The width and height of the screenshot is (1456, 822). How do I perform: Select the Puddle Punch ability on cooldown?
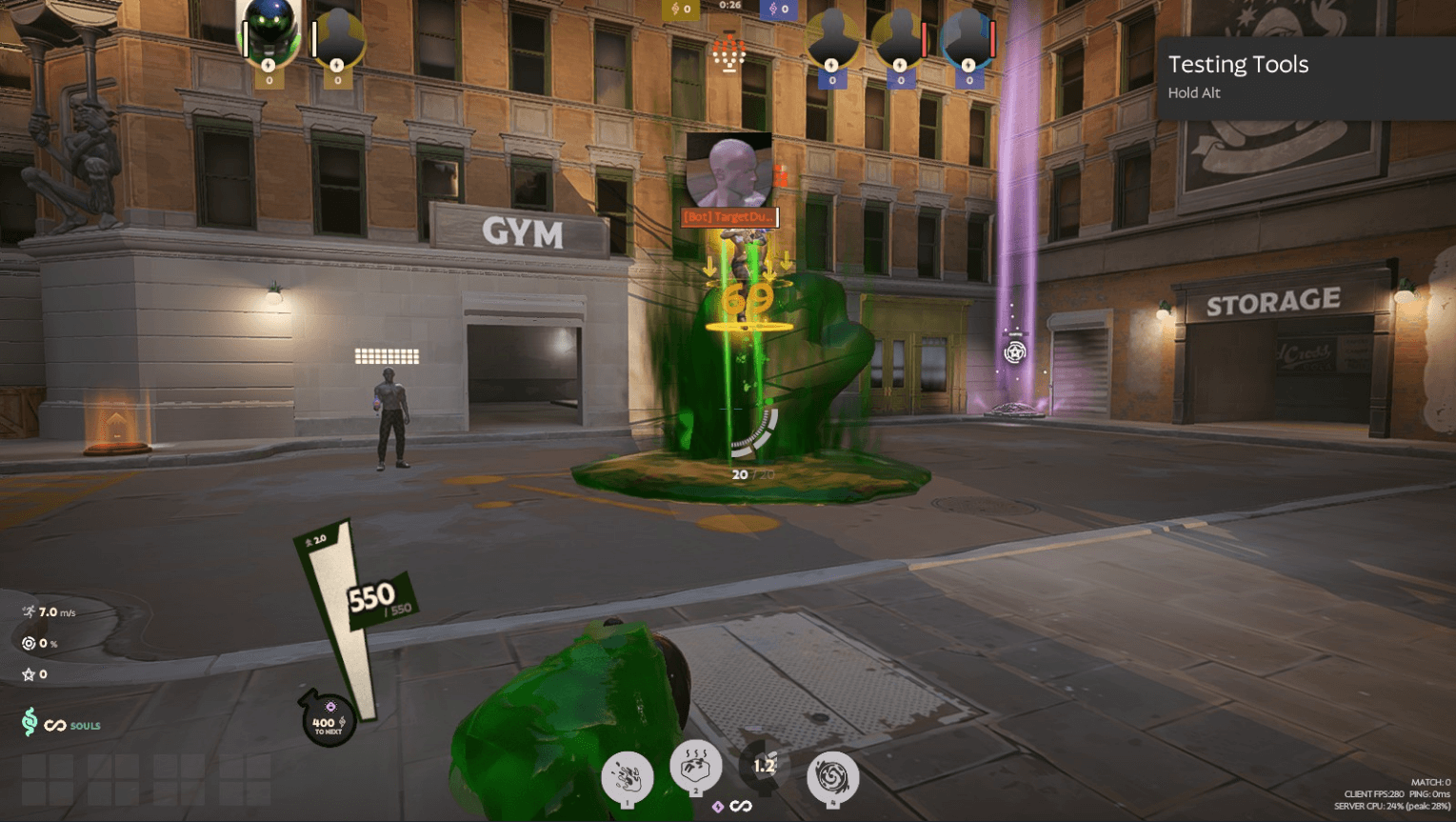[x=764, y=767]
